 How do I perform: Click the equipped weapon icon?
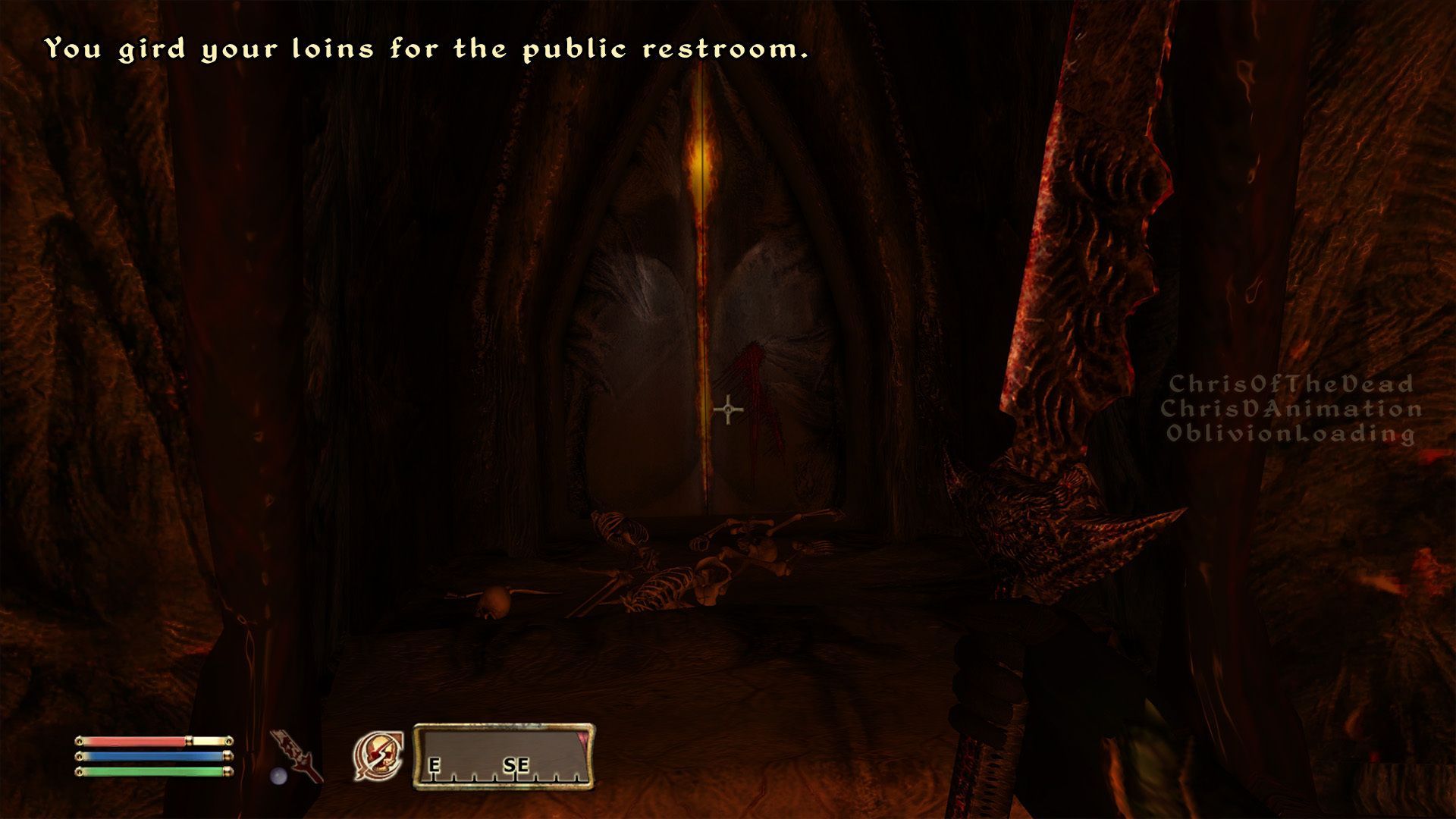click(298, 756)
